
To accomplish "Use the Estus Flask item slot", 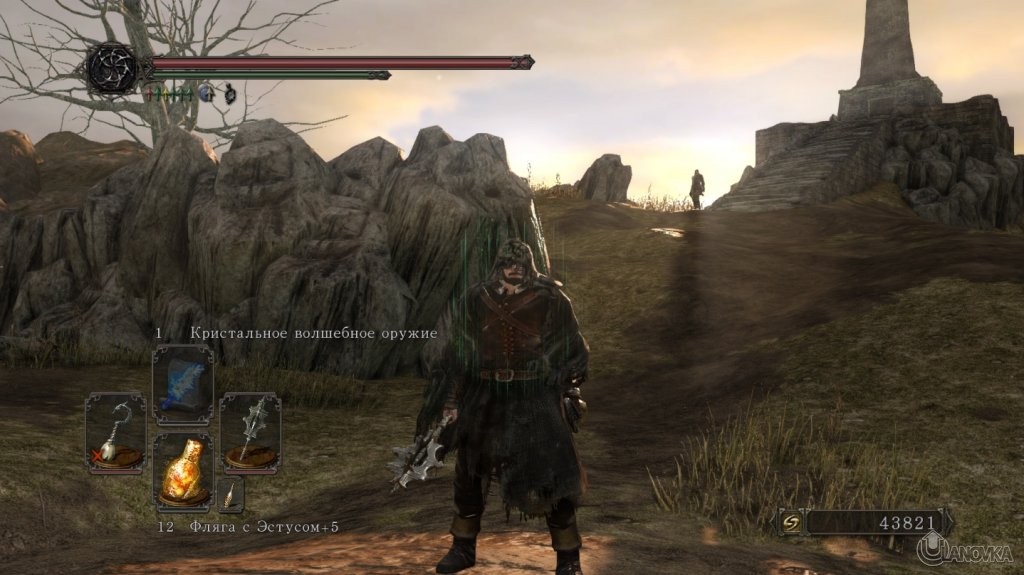I will pyautogui.click(x=183, y=471).
